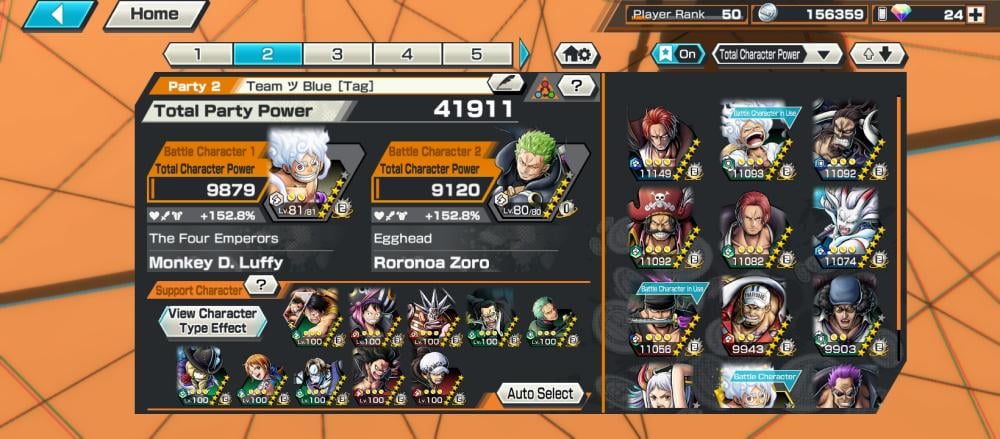This screenshot has width=1000, height=439.
Task: Open the question mark help beside party name
Action: click(x=576, y=86)
